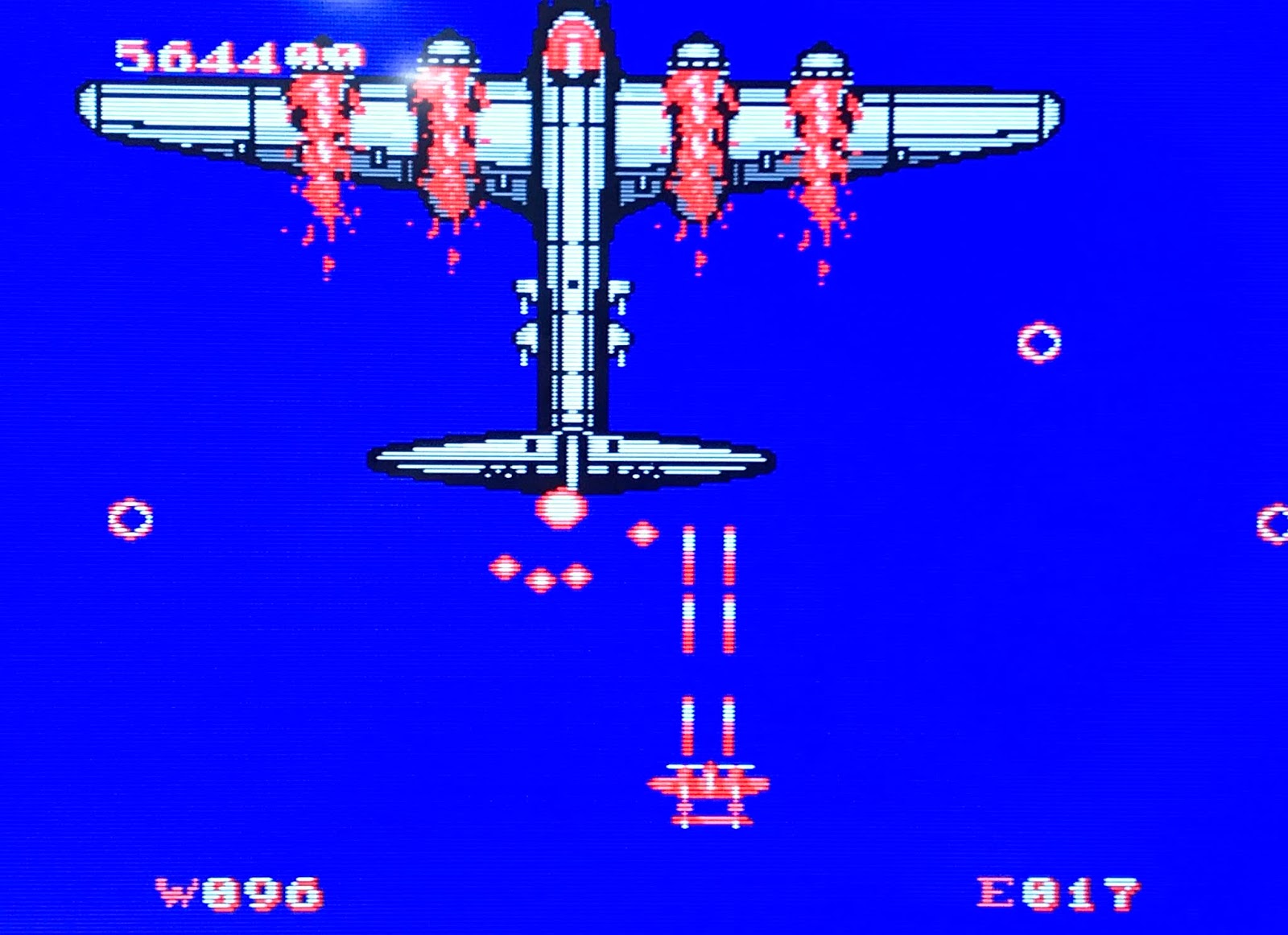Click the large red bullet below the bomber
Image resolution: width=1288 pixels, height=935 pixels.
click(561, 509)
